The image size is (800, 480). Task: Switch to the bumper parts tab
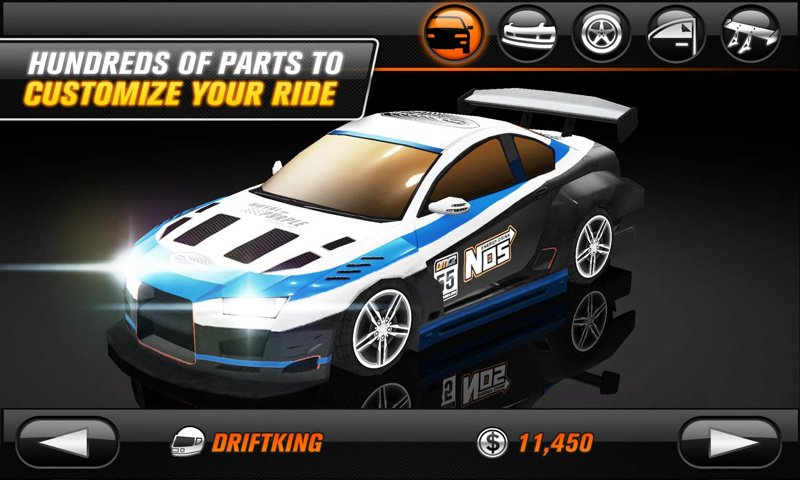(x=527, y=32)
